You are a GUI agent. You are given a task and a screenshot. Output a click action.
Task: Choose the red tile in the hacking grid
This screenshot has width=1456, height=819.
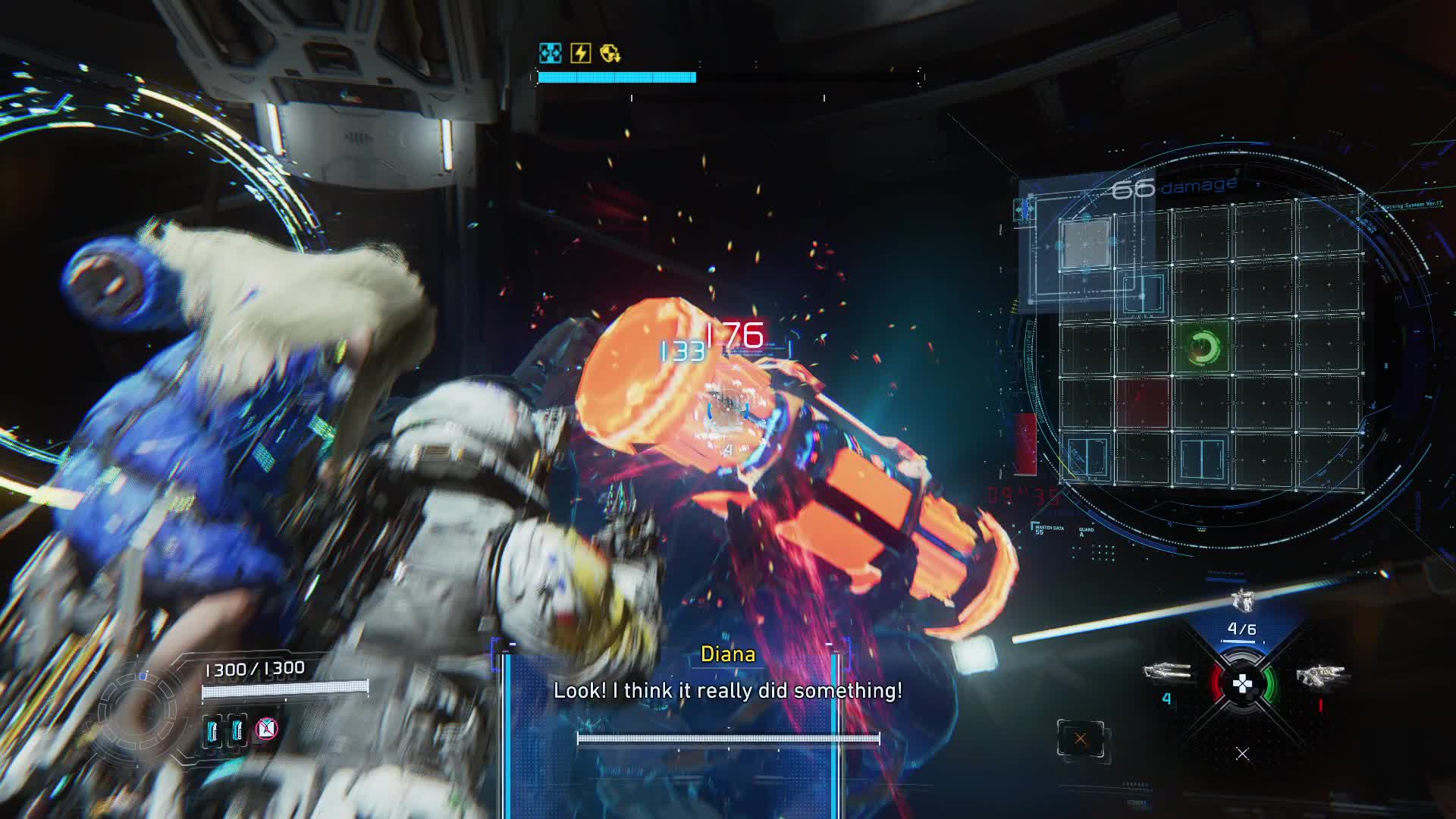[x=1142, y=403]
